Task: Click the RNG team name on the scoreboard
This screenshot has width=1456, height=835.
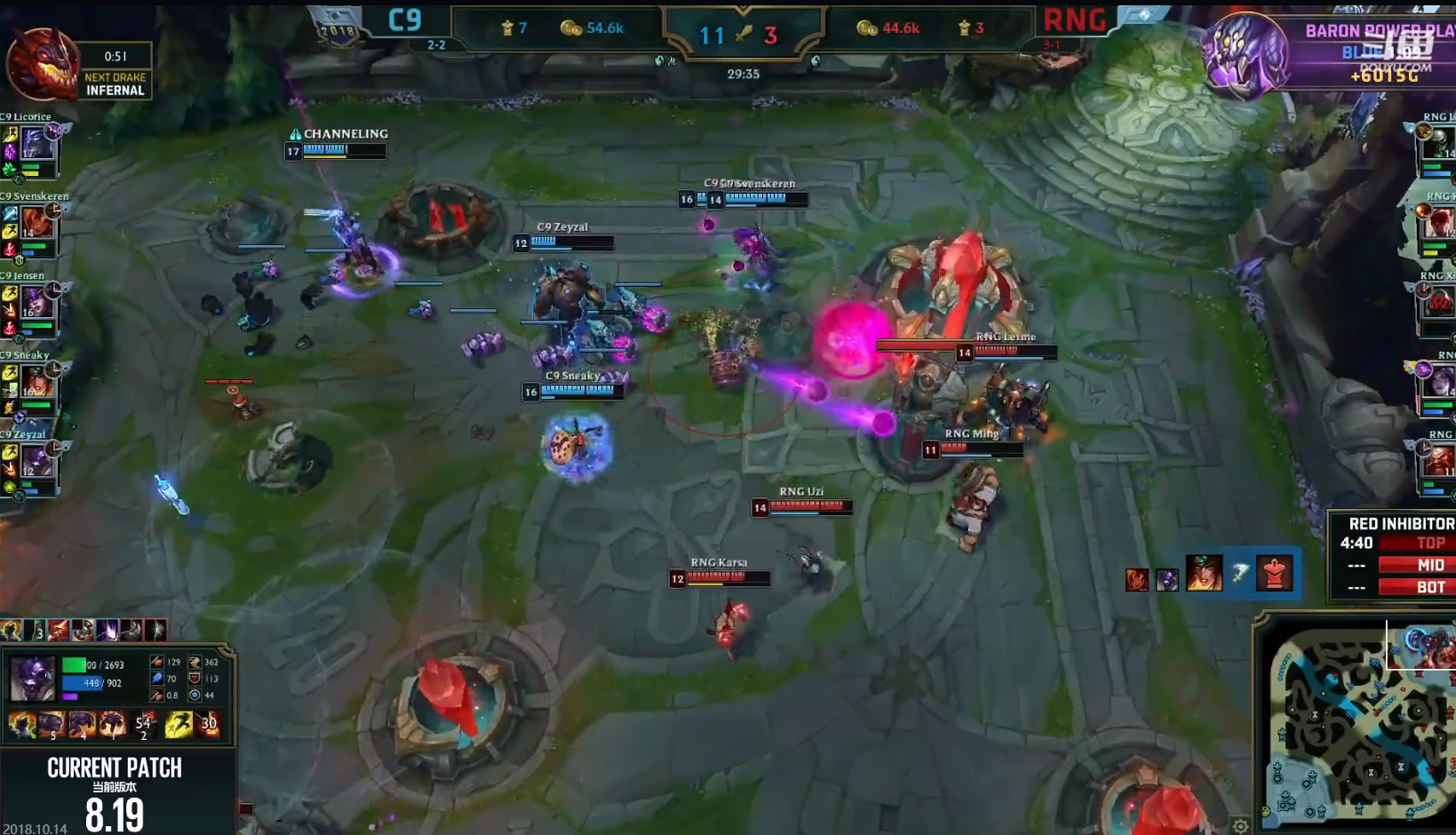Action: coord(1074,20)
